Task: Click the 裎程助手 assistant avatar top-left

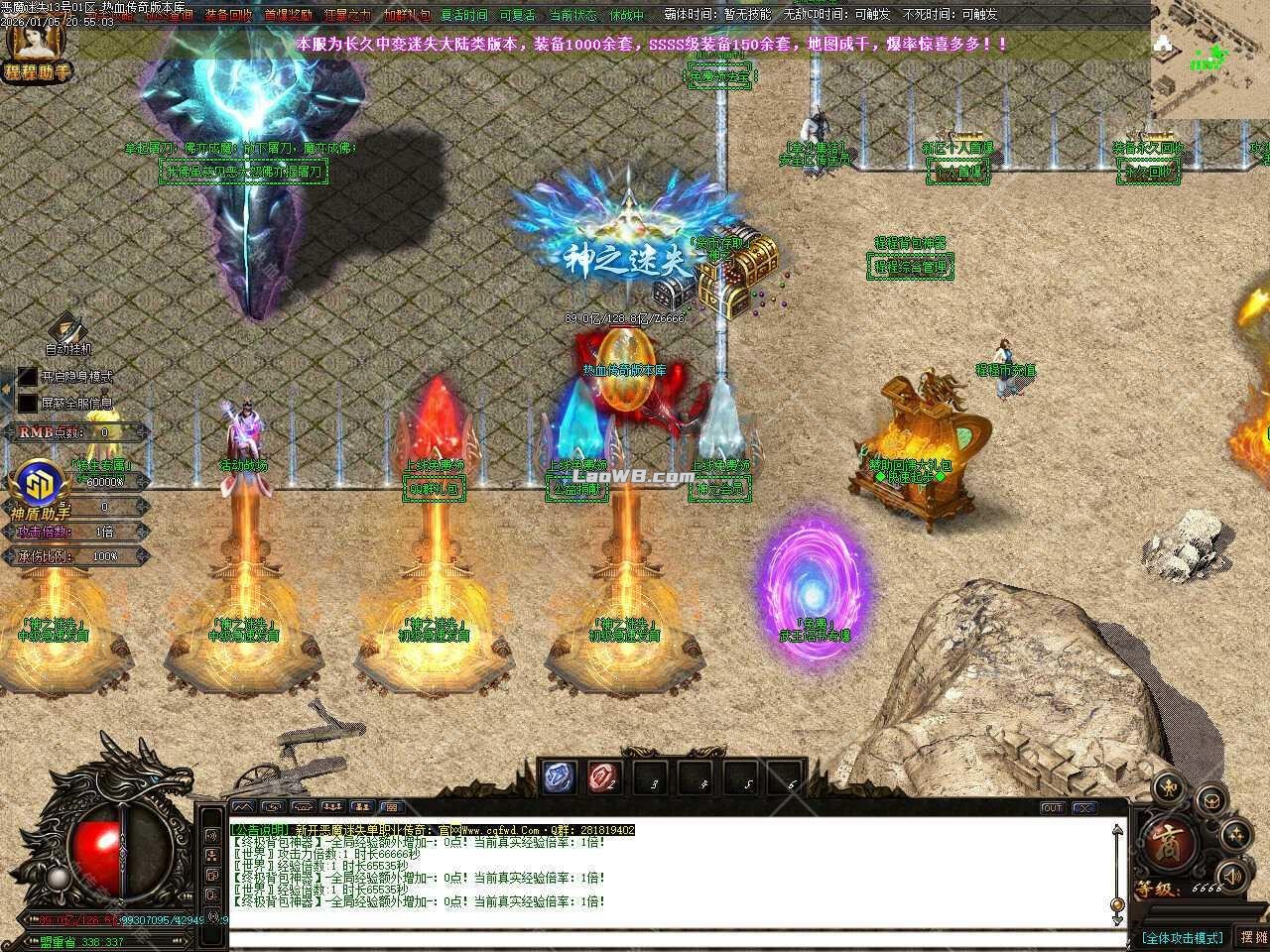Action: pos(35,45)
